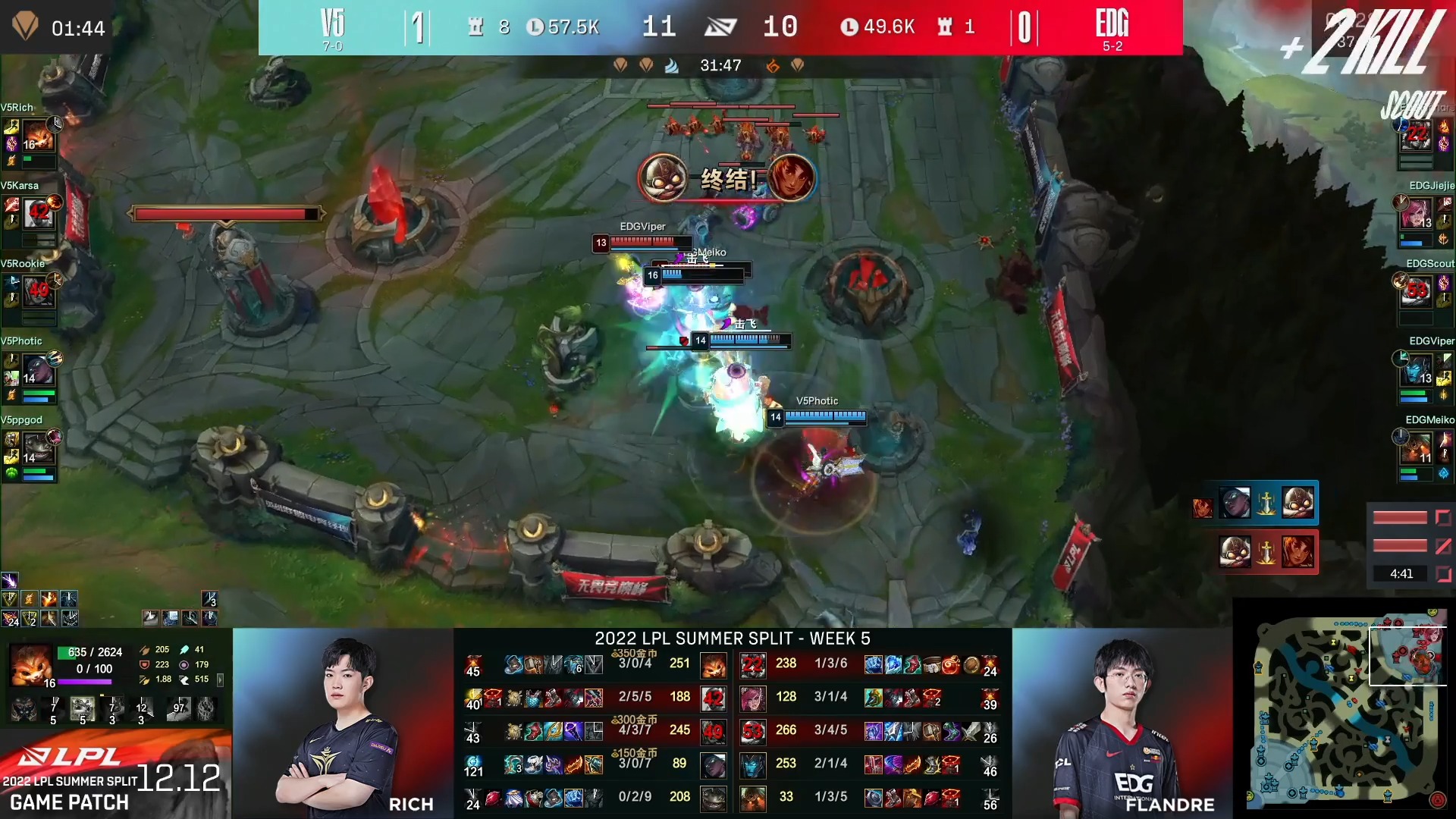Click the ocean drake icon beside the 31:47 timer
The image size is (1456, 819).
pos(672,65)
